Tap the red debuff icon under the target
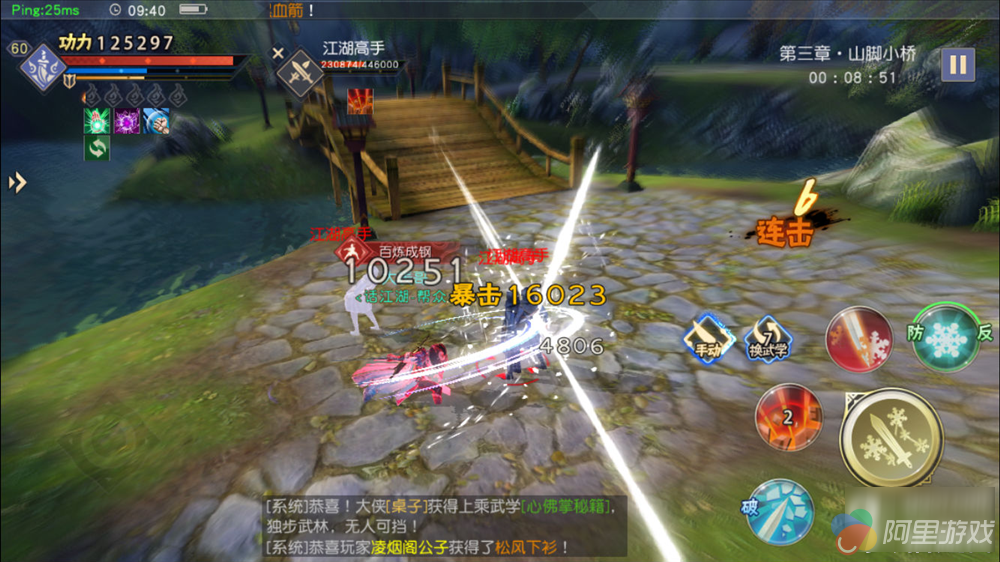Screen dimensions: 1000x562 click(360, 101)
